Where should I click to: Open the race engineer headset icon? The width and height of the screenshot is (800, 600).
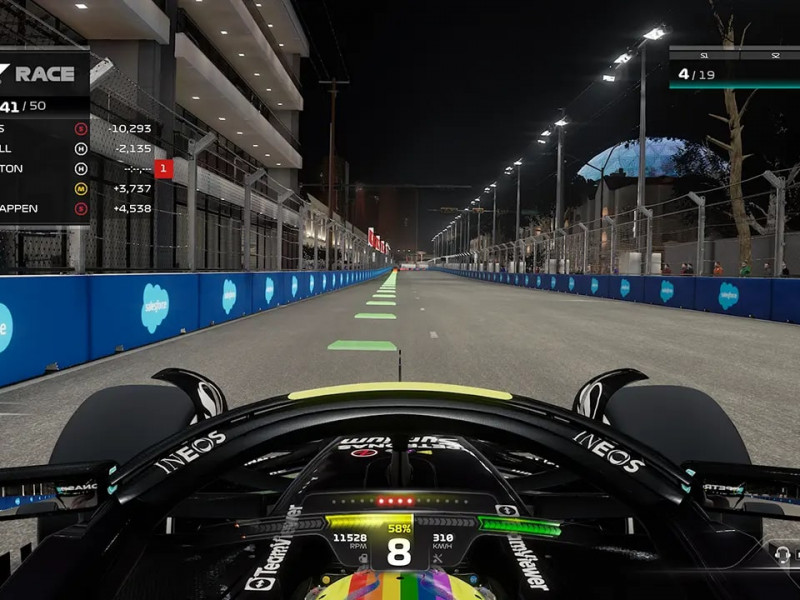(x=782, y=553)
